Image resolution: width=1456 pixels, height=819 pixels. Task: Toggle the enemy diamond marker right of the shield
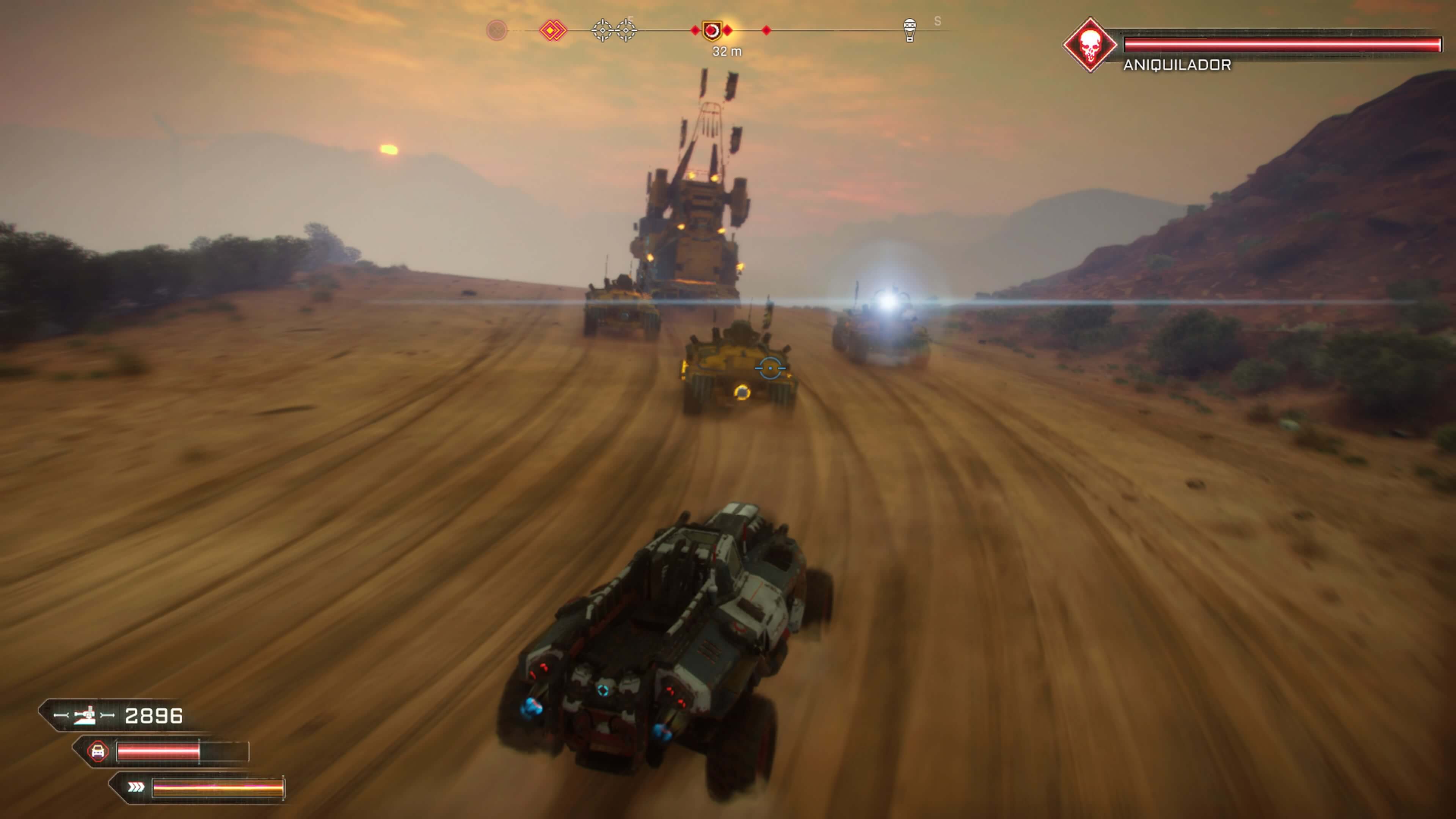pyautogui.click(x=728, y=30)
